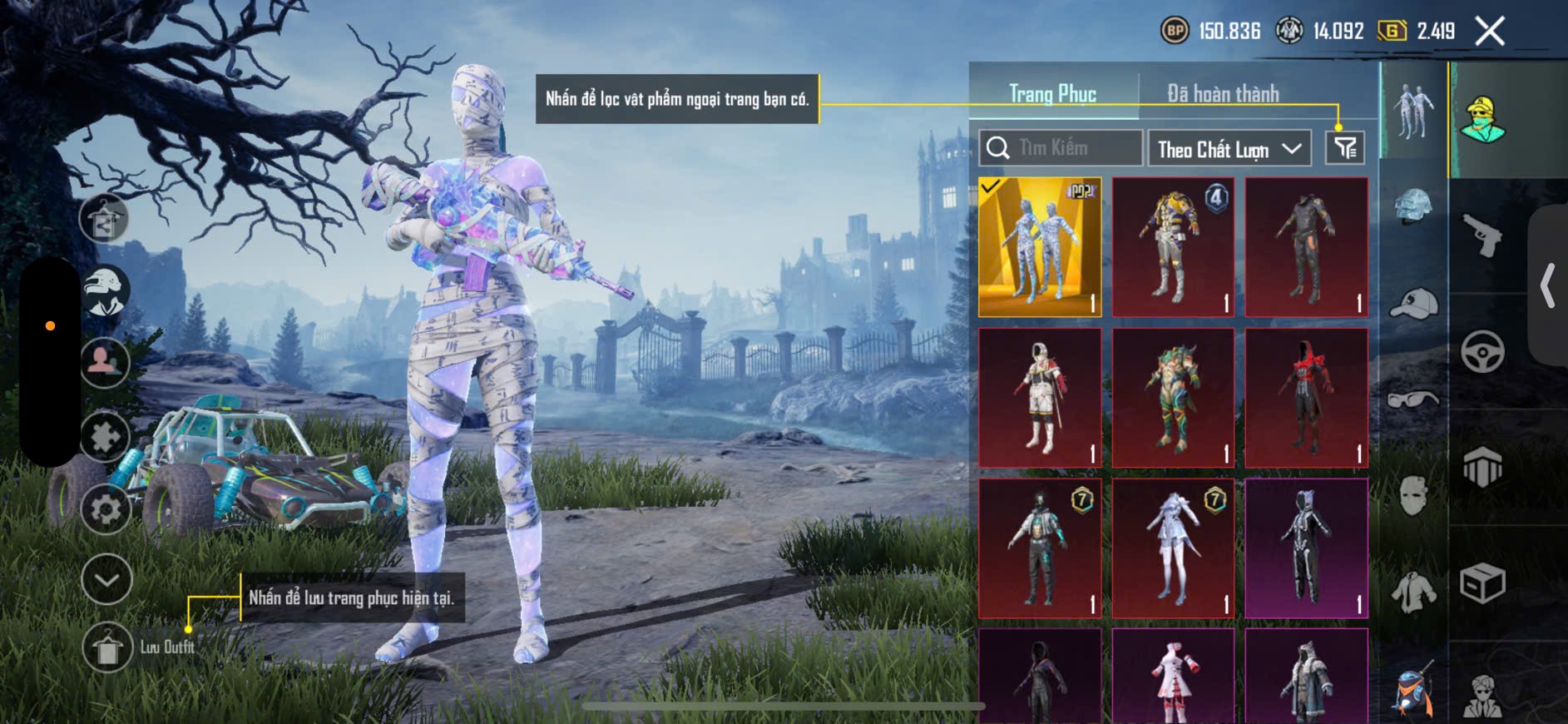The width and height of the screenshot is (1568, 724).
Task: Select the white dress outfit with badge 7
Action: 1173,548
